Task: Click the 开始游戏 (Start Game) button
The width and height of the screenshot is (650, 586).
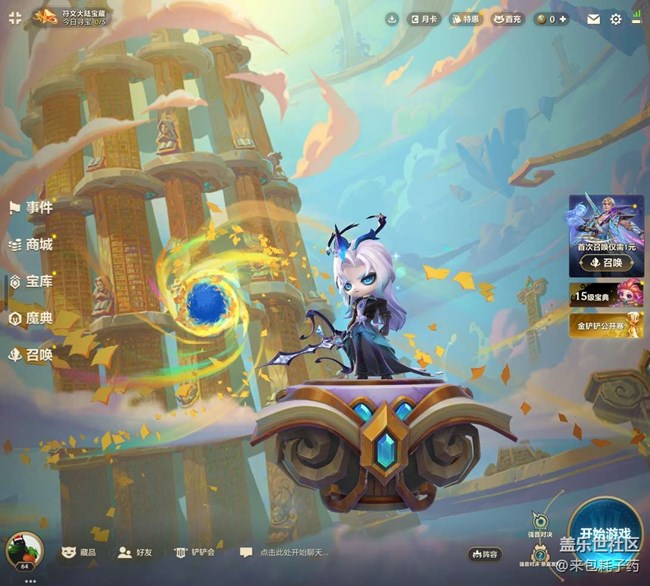Action: click(605, 533)
